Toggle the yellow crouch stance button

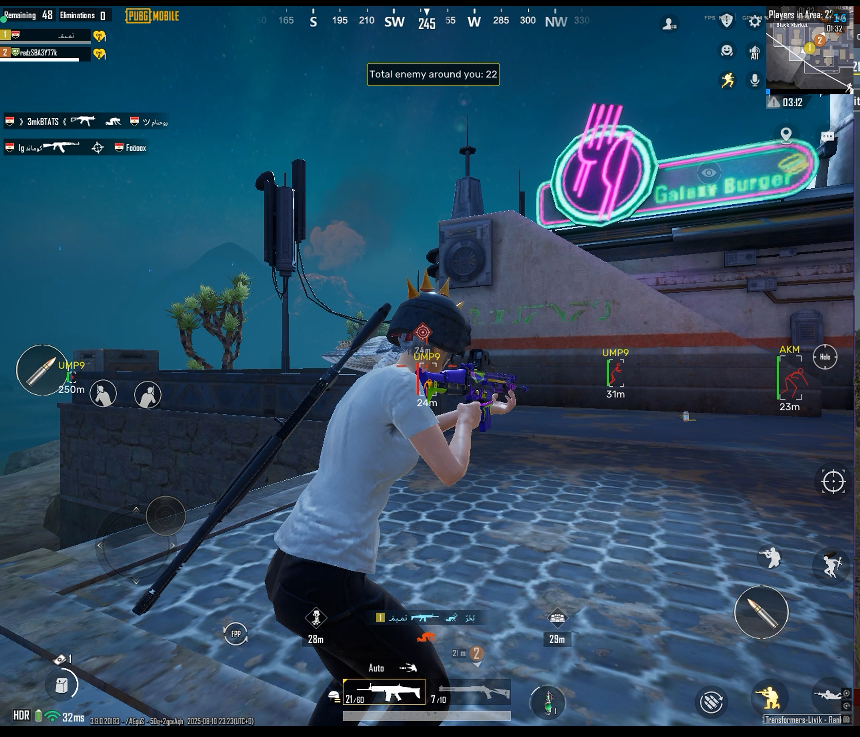768,696
